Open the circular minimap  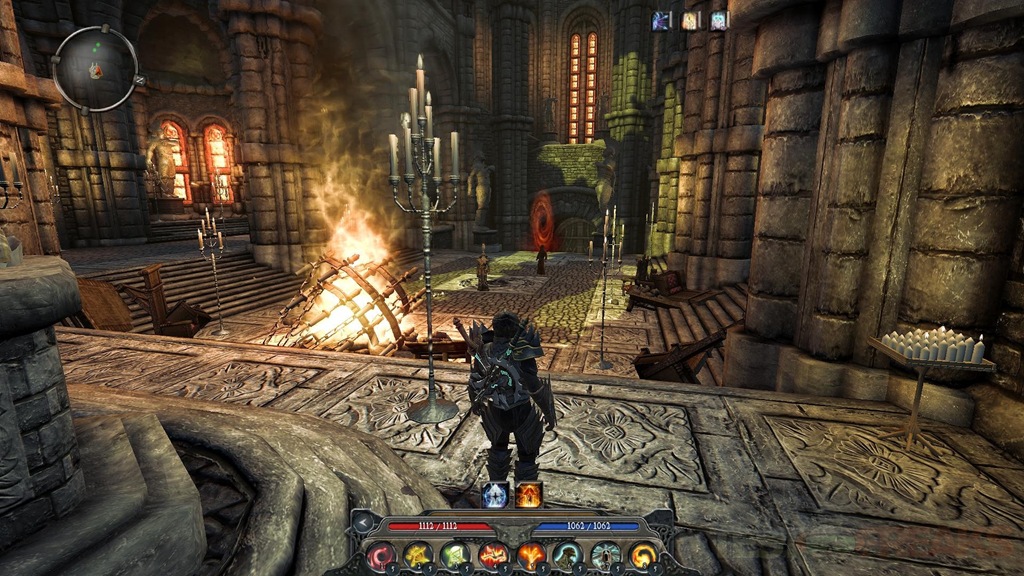[x=95, y=69]
